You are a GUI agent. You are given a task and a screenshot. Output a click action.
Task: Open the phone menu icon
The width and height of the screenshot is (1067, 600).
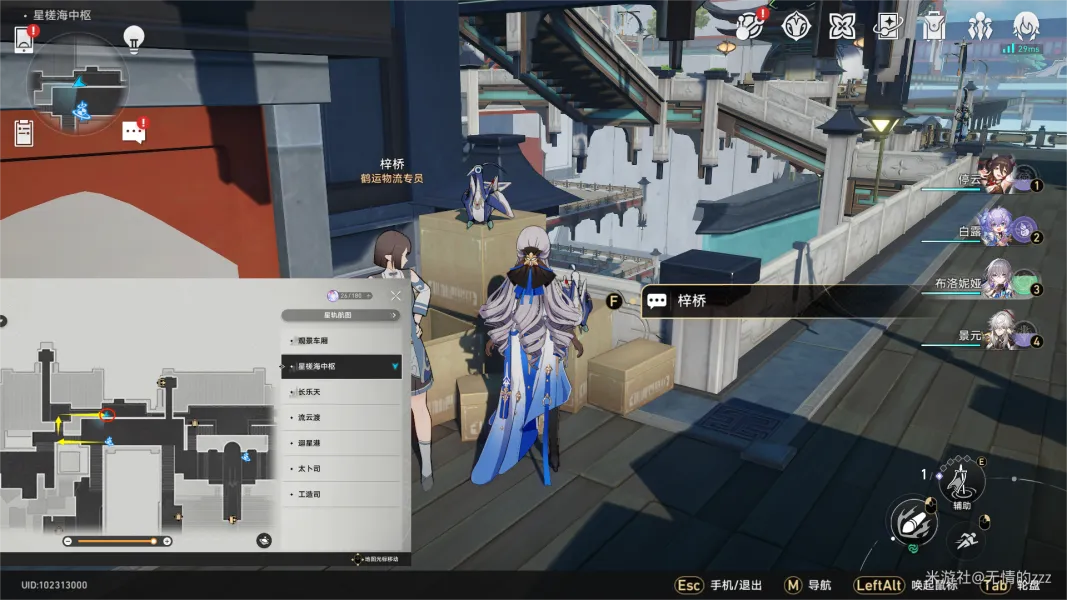tap(24, 39)
